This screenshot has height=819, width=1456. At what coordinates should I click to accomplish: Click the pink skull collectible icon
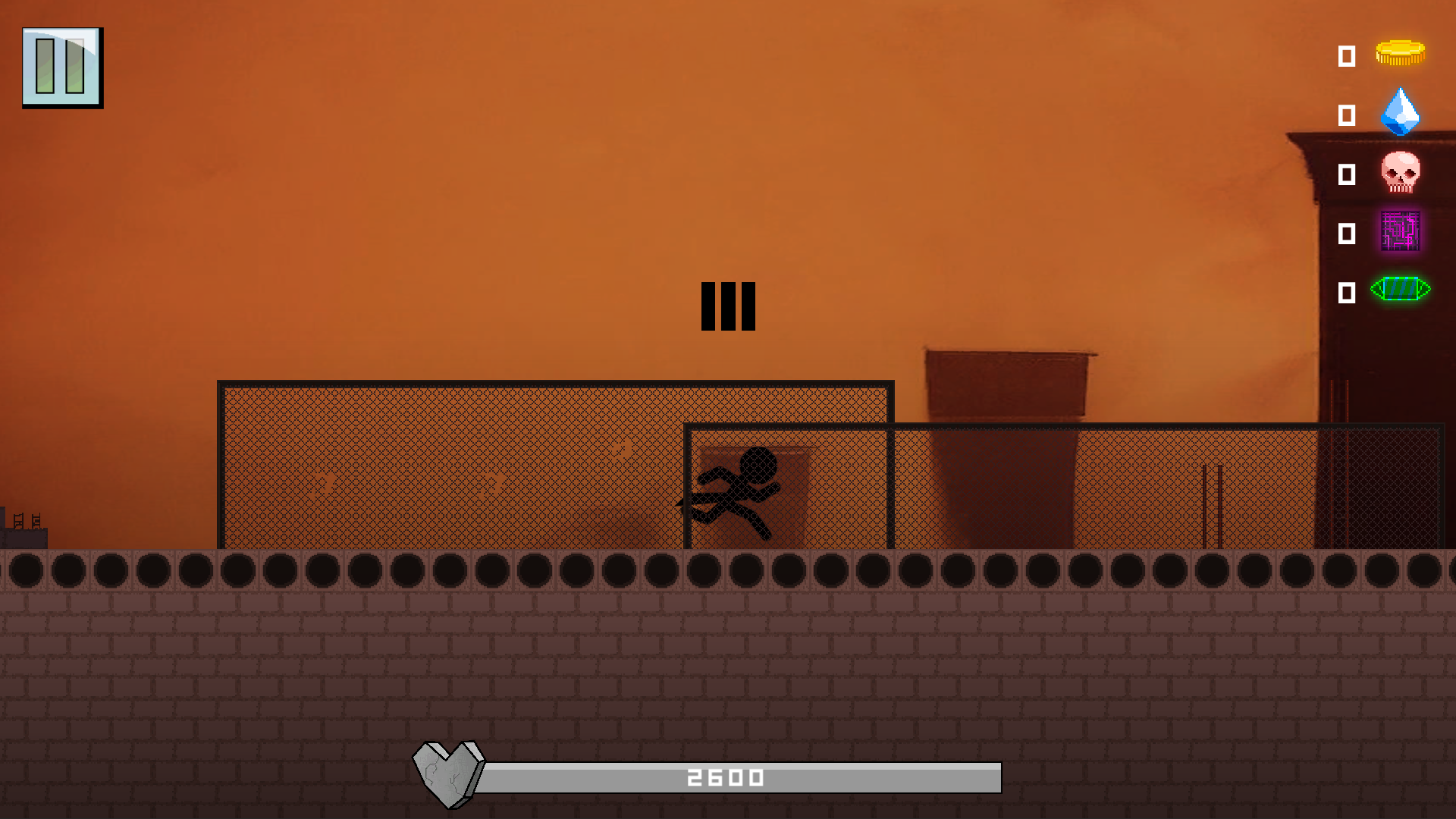pyautogui.click(x=1401, y=173)
